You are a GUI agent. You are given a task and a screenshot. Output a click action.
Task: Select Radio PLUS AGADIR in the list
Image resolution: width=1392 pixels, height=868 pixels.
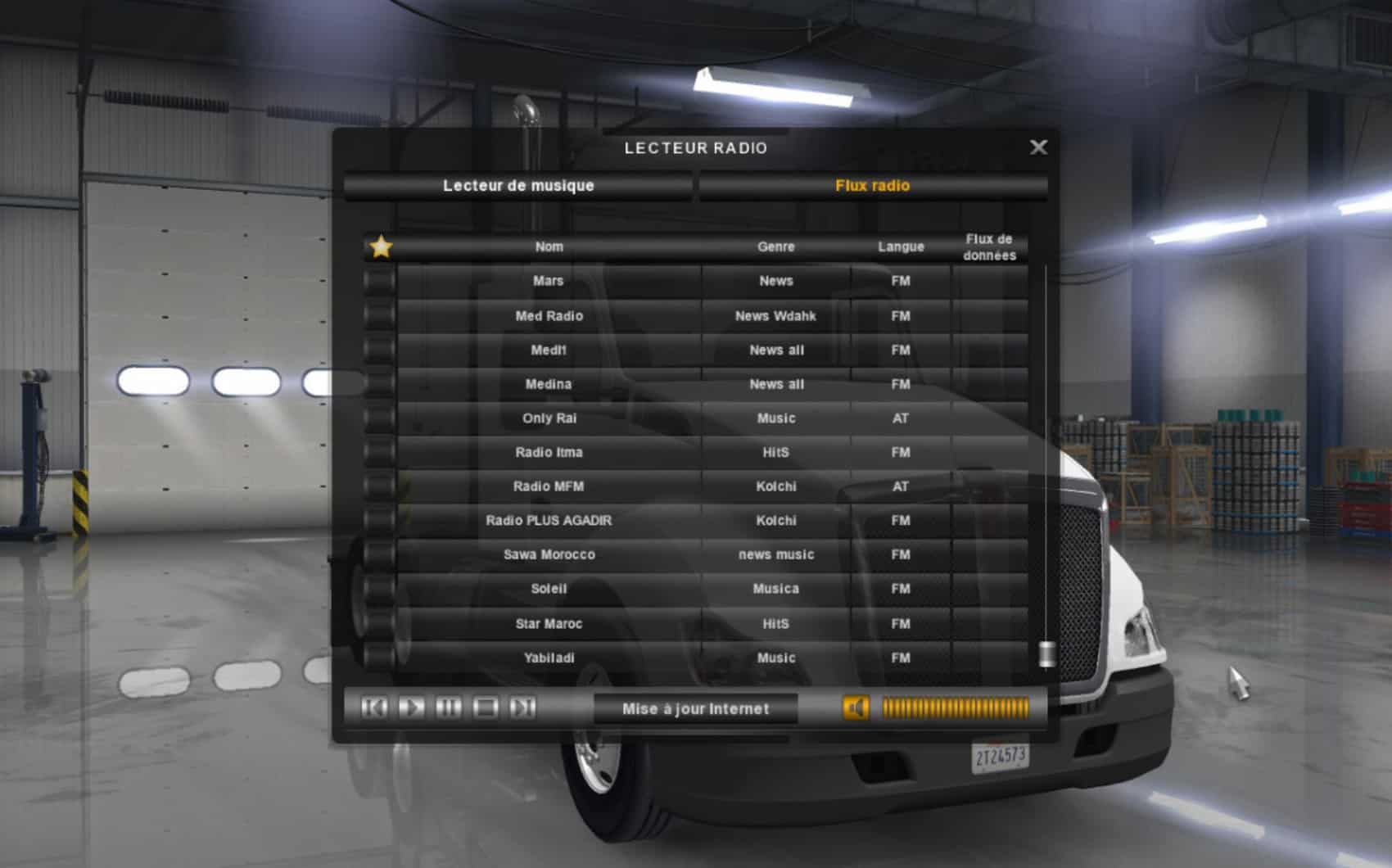549,521
